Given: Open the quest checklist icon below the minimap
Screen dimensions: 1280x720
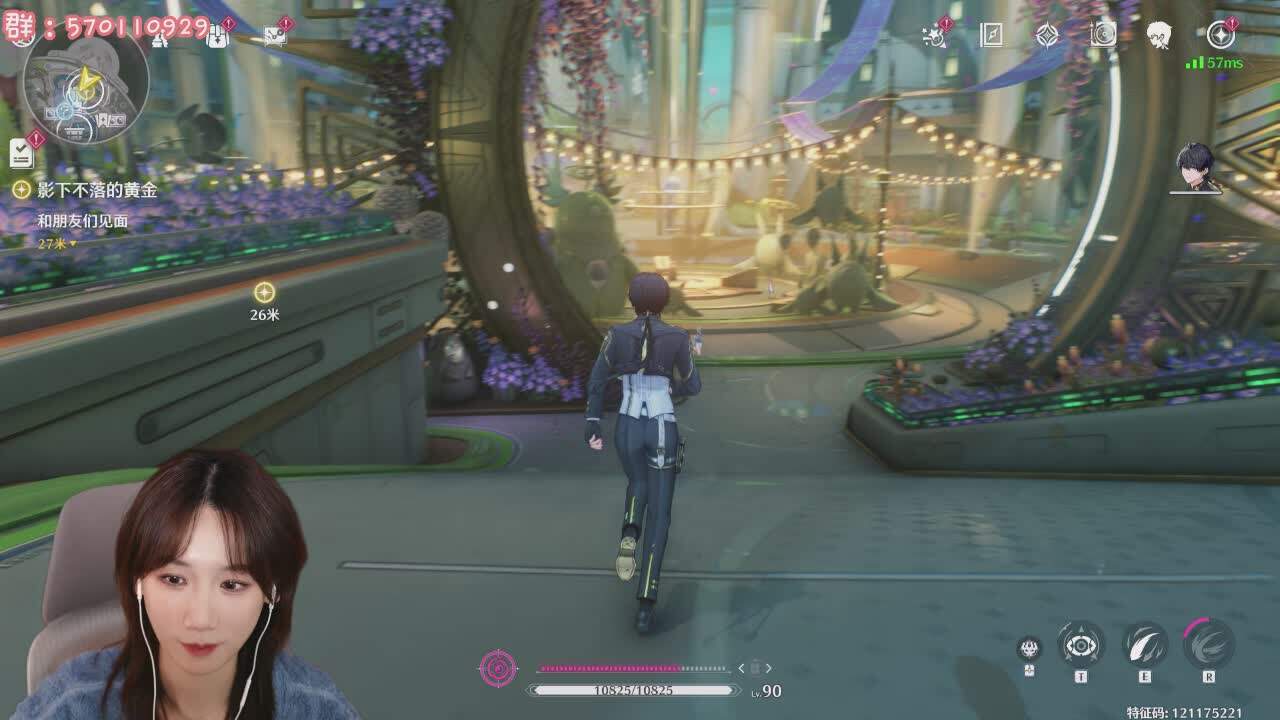Looking at the screenshot, I should [x=22, y=152].
